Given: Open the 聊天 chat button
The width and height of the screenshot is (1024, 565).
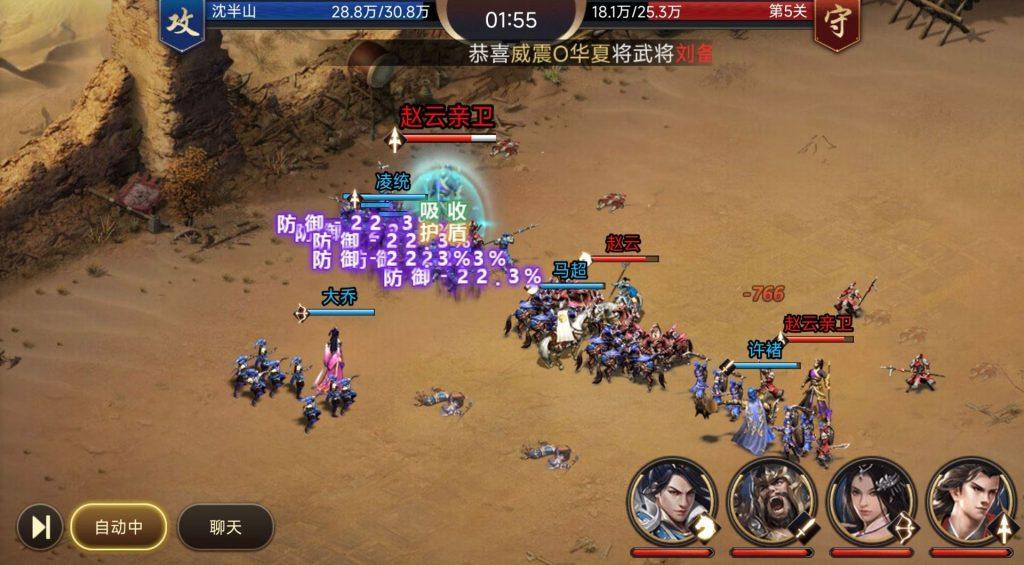Looking at the screenshot, I should (x=225, y=527).
